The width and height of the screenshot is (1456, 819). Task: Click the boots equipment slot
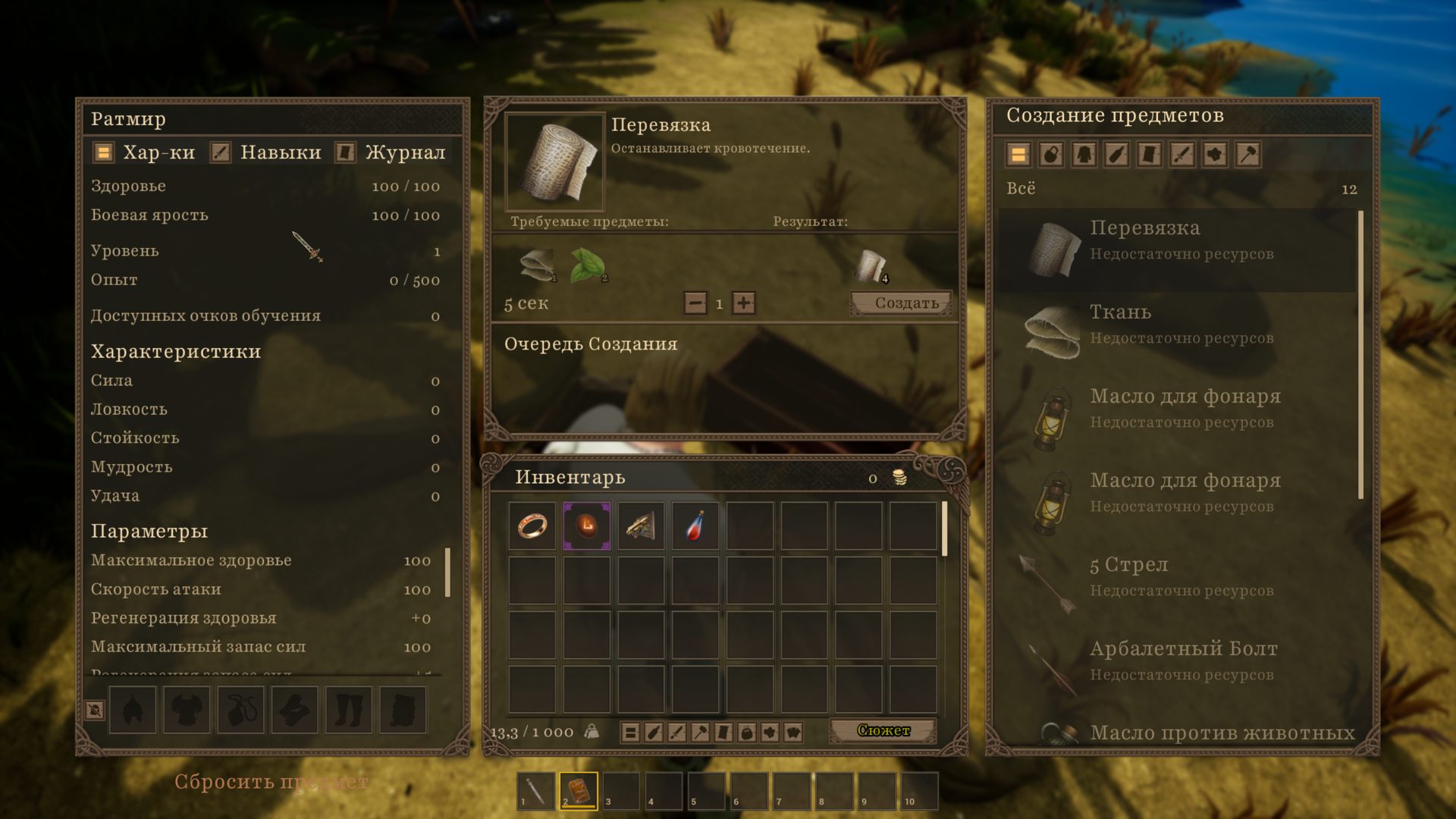[349, 710]
